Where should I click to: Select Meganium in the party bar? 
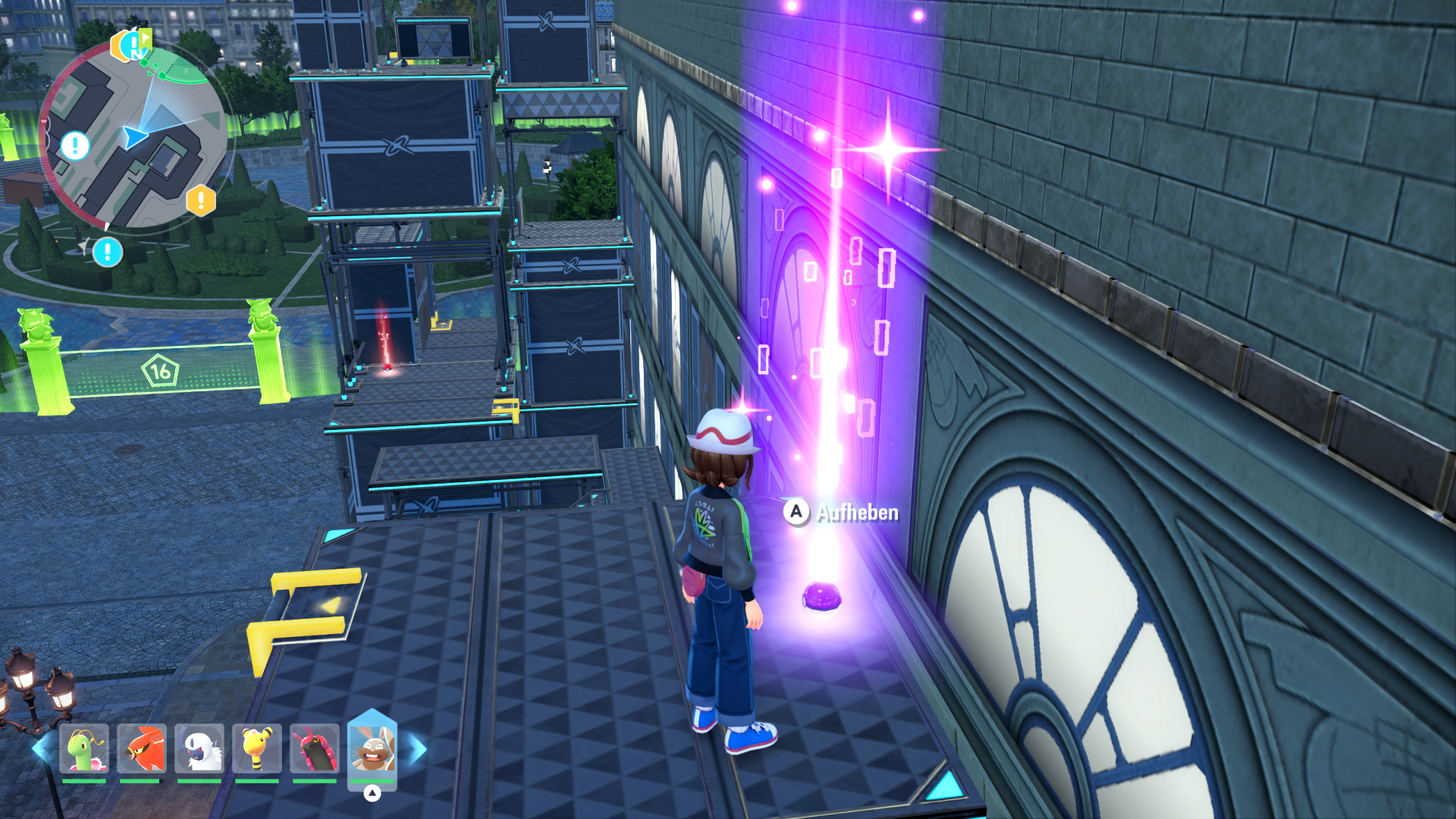click(83, 748)
